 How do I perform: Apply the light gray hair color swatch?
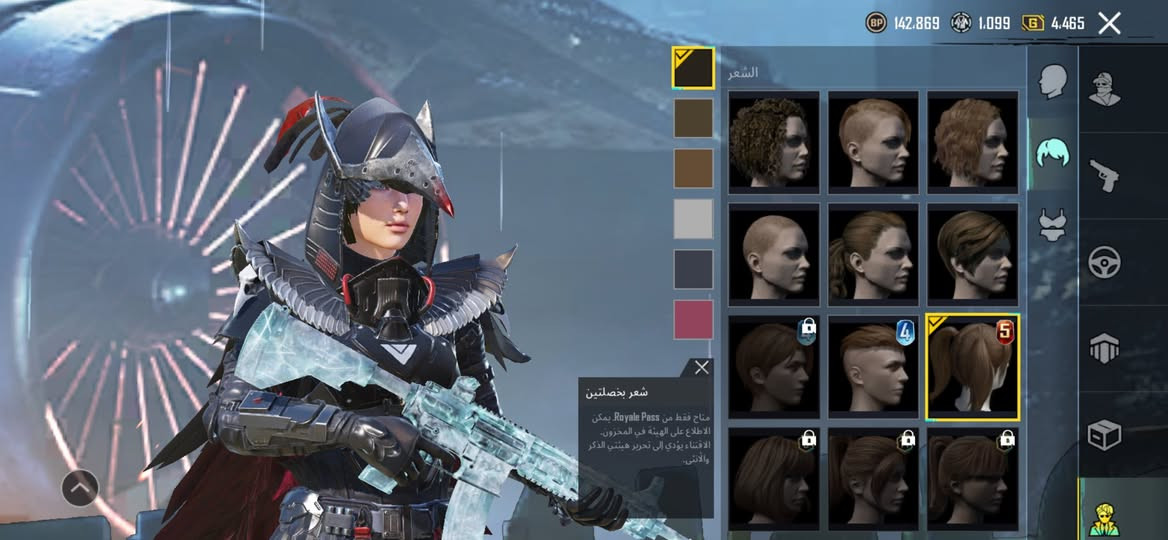693,218
